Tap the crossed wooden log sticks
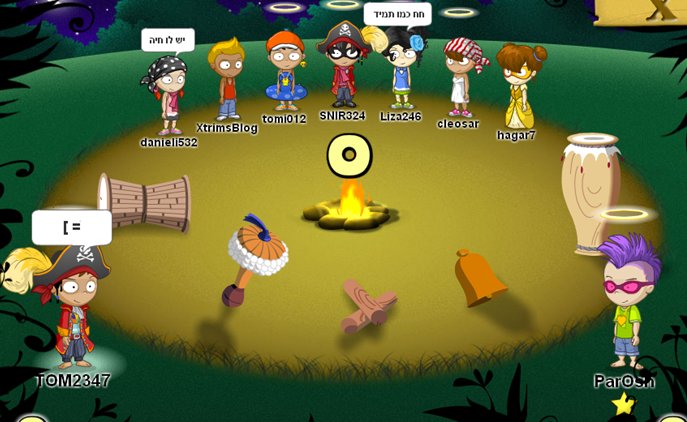The width and height of the screenshot is (687, 422). pos(365,305)
